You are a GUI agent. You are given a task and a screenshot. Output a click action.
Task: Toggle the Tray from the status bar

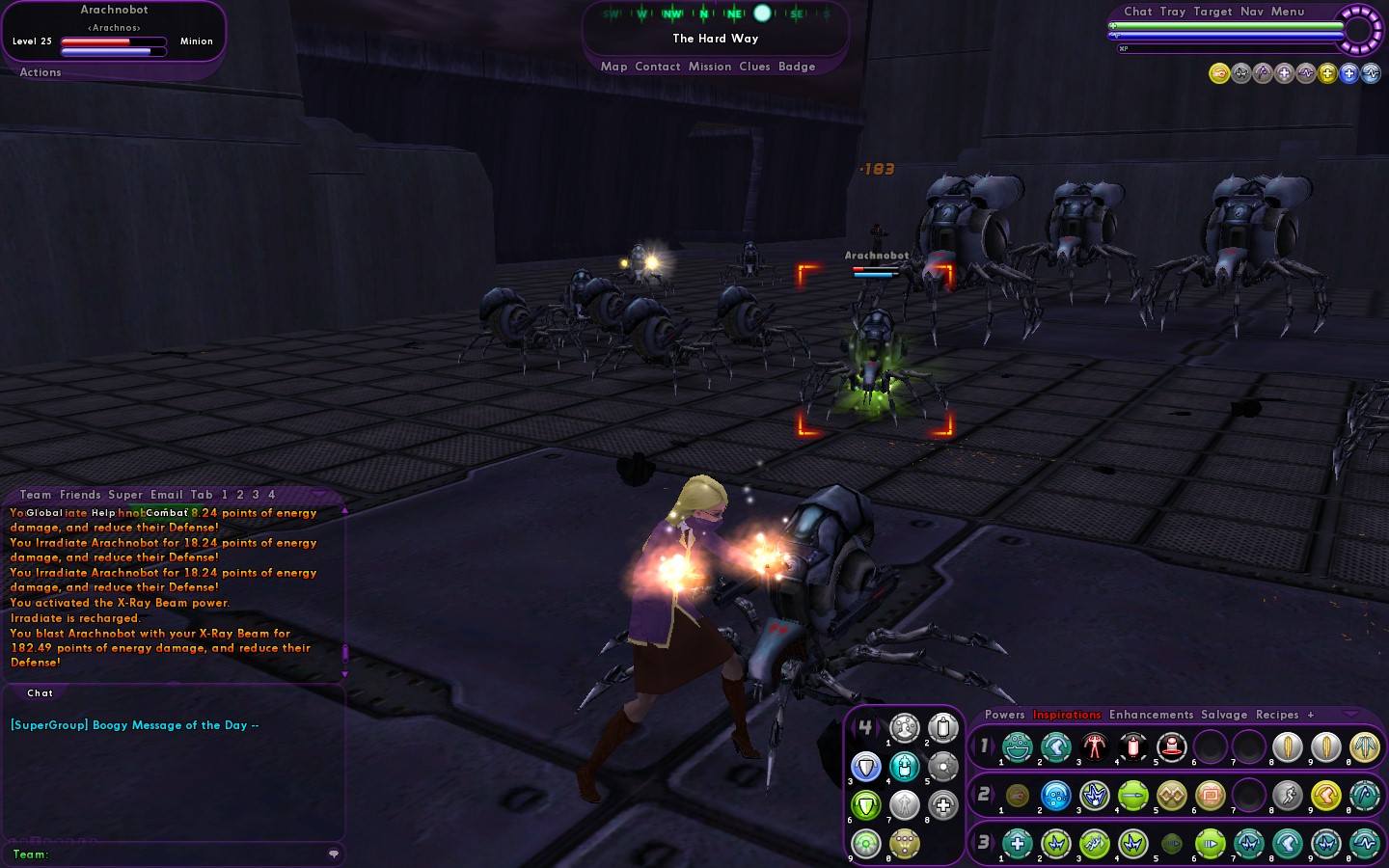pyautogui.click(x=1173, y=12)
